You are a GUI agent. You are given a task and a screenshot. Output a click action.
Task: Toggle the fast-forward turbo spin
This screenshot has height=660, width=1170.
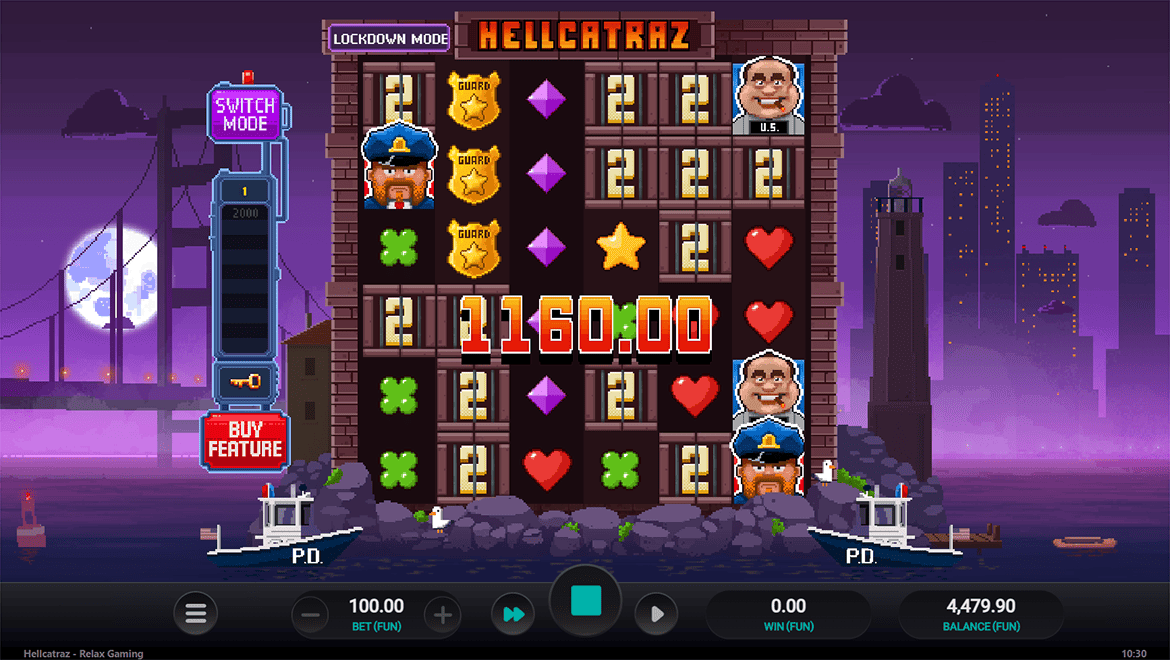tap(513, 614)
